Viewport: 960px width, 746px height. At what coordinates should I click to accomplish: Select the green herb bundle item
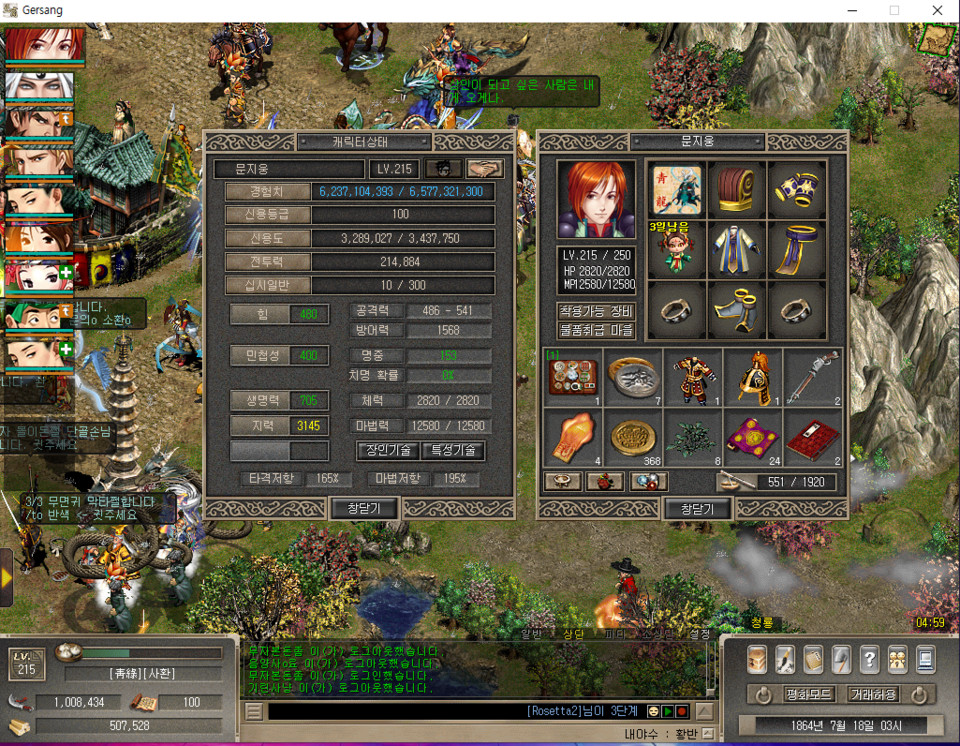click(x=693, y=438)
